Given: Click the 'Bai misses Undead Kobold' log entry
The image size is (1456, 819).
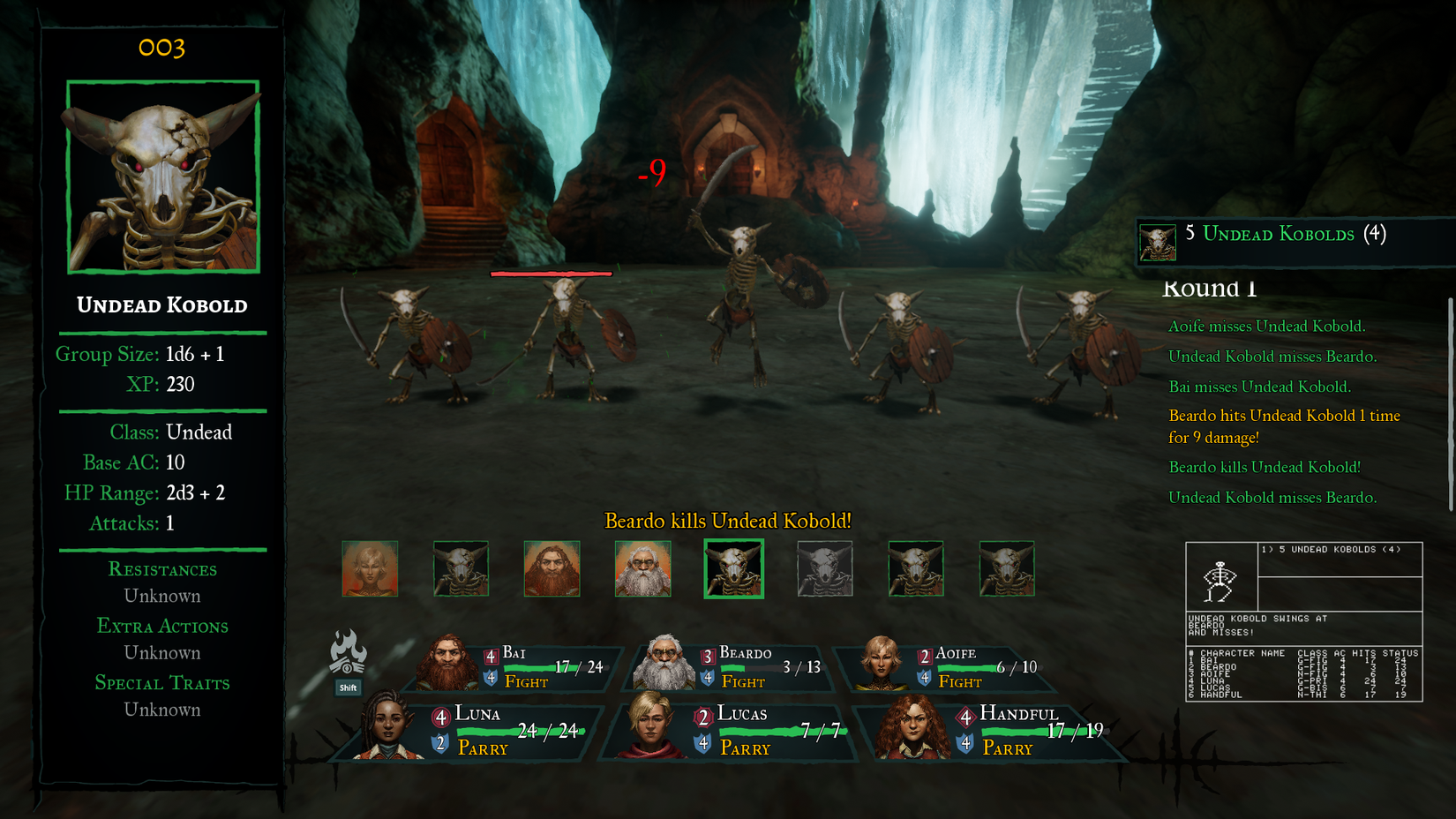Looking at the screenshot, I should [1260, 387].
